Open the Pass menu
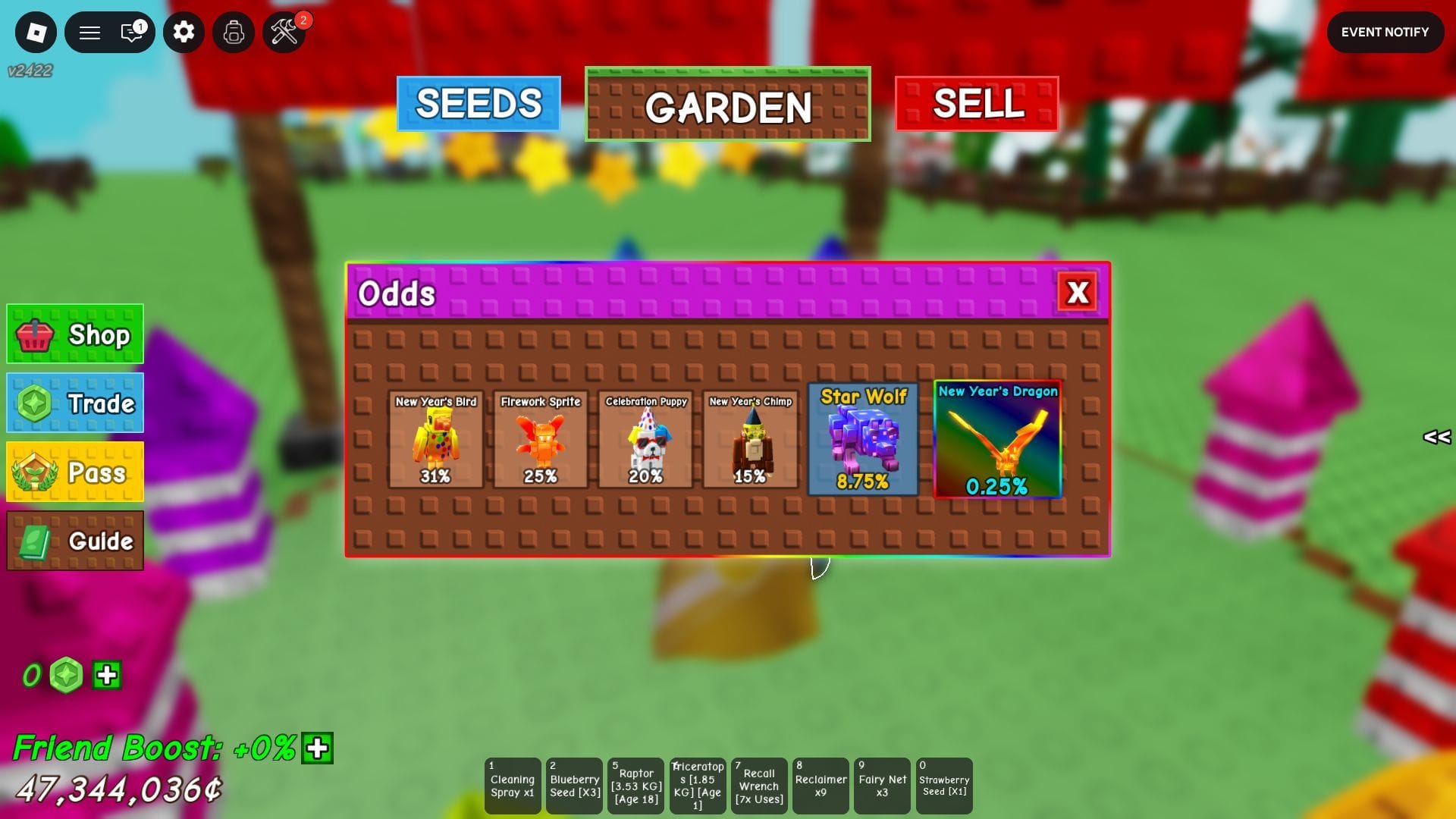Viewport: 1456px width, 819px height. [74, 472]
